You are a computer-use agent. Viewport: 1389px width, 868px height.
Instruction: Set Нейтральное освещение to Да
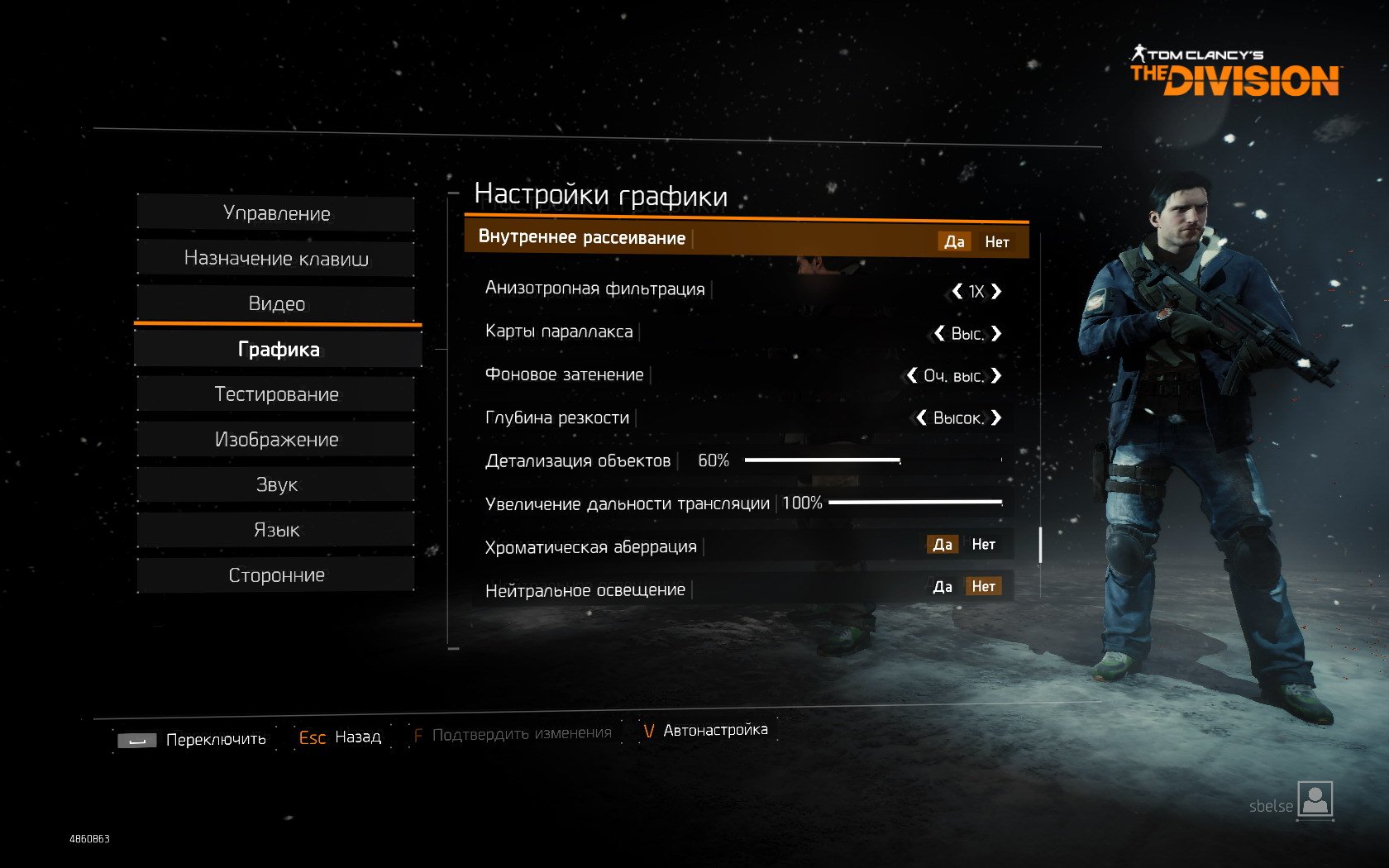click(x=943, y=587)
